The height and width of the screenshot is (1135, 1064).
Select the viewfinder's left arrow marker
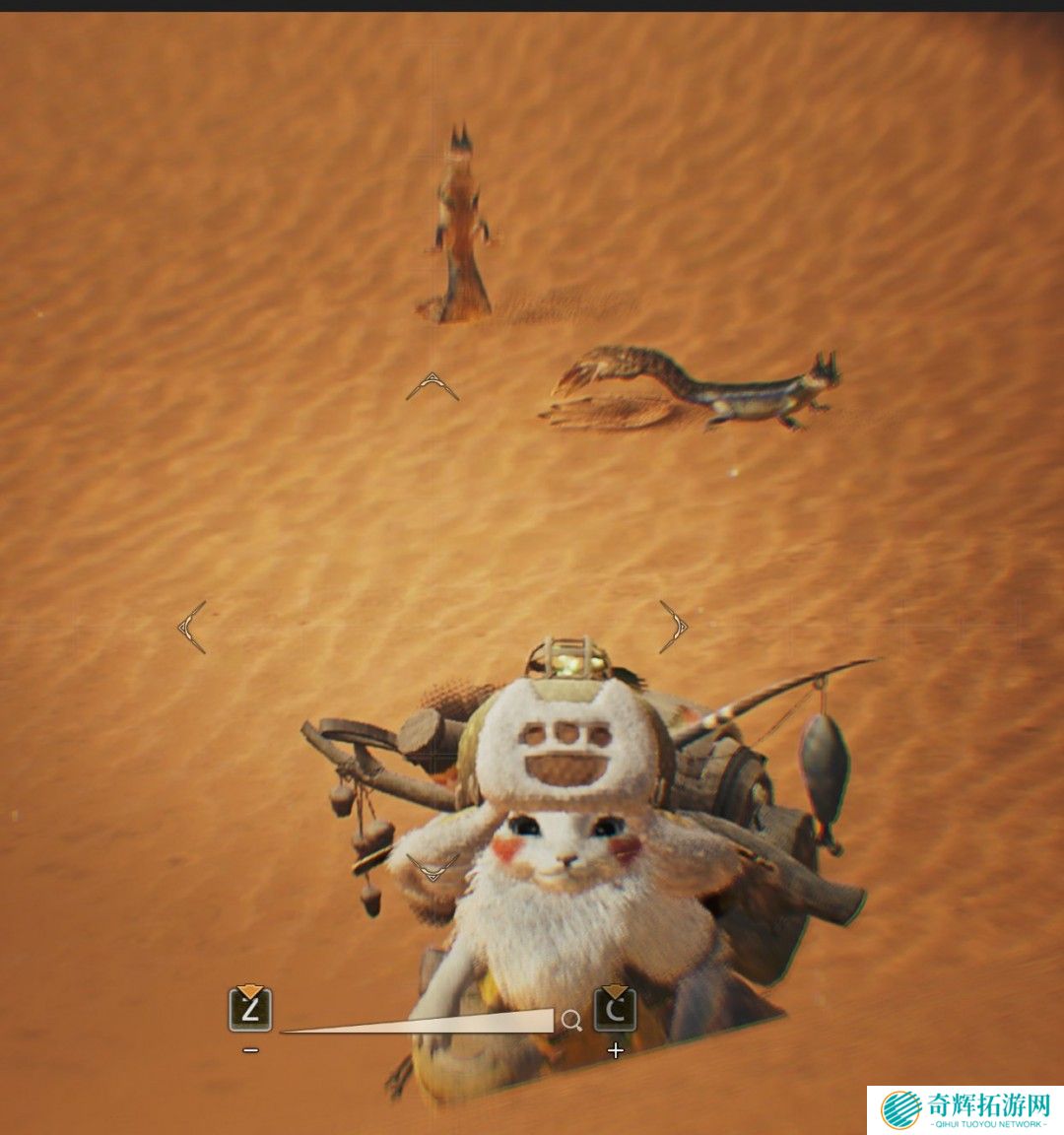192,627
